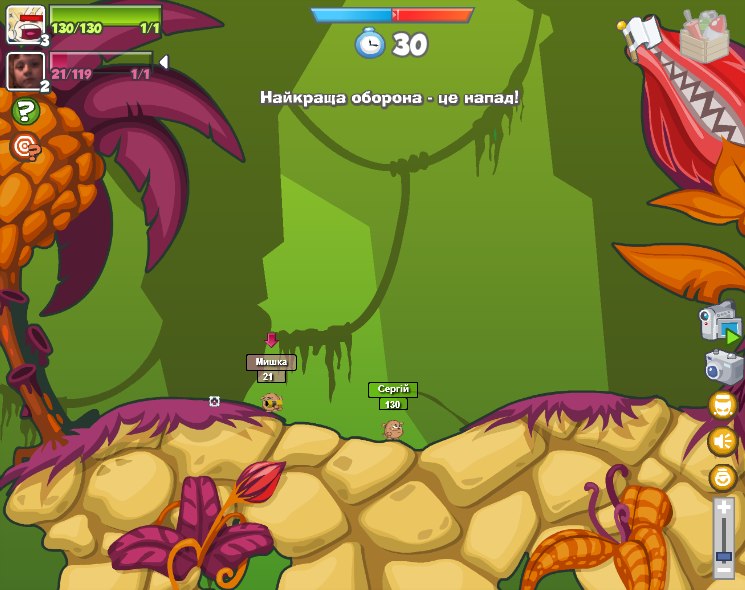Screen dimensions: 745x590
Task: Select the second player's photo avatar
Action: 25,71
